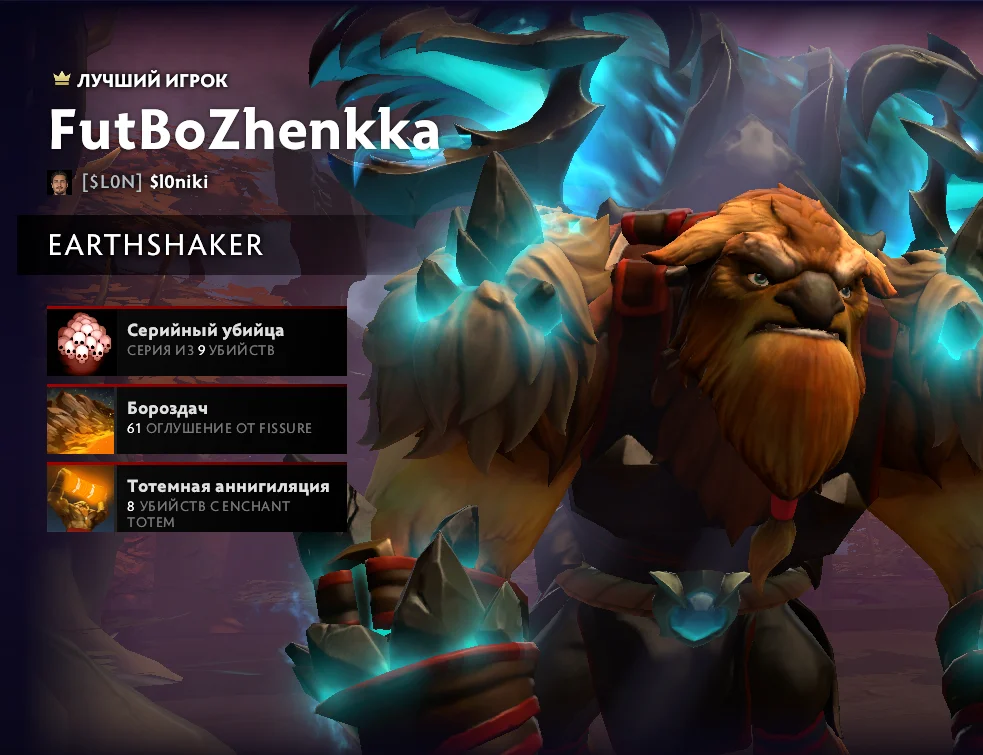Click the Enchant Totem ability icon

coord(82,497)
